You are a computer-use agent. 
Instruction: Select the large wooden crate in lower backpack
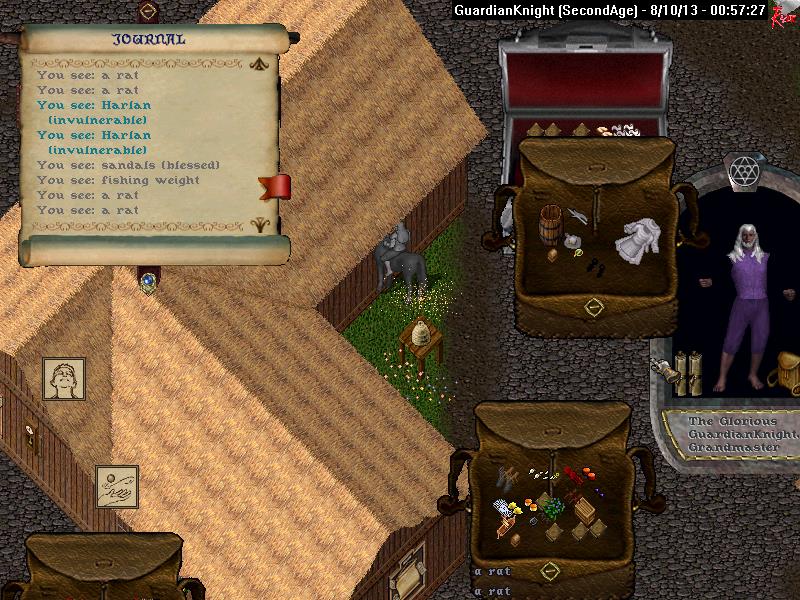tap(585, 509)
